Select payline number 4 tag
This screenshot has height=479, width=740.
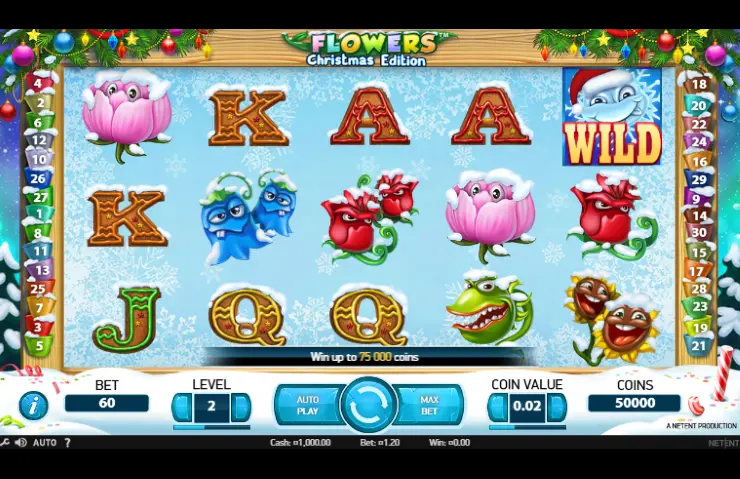click(x=39, y=84)
